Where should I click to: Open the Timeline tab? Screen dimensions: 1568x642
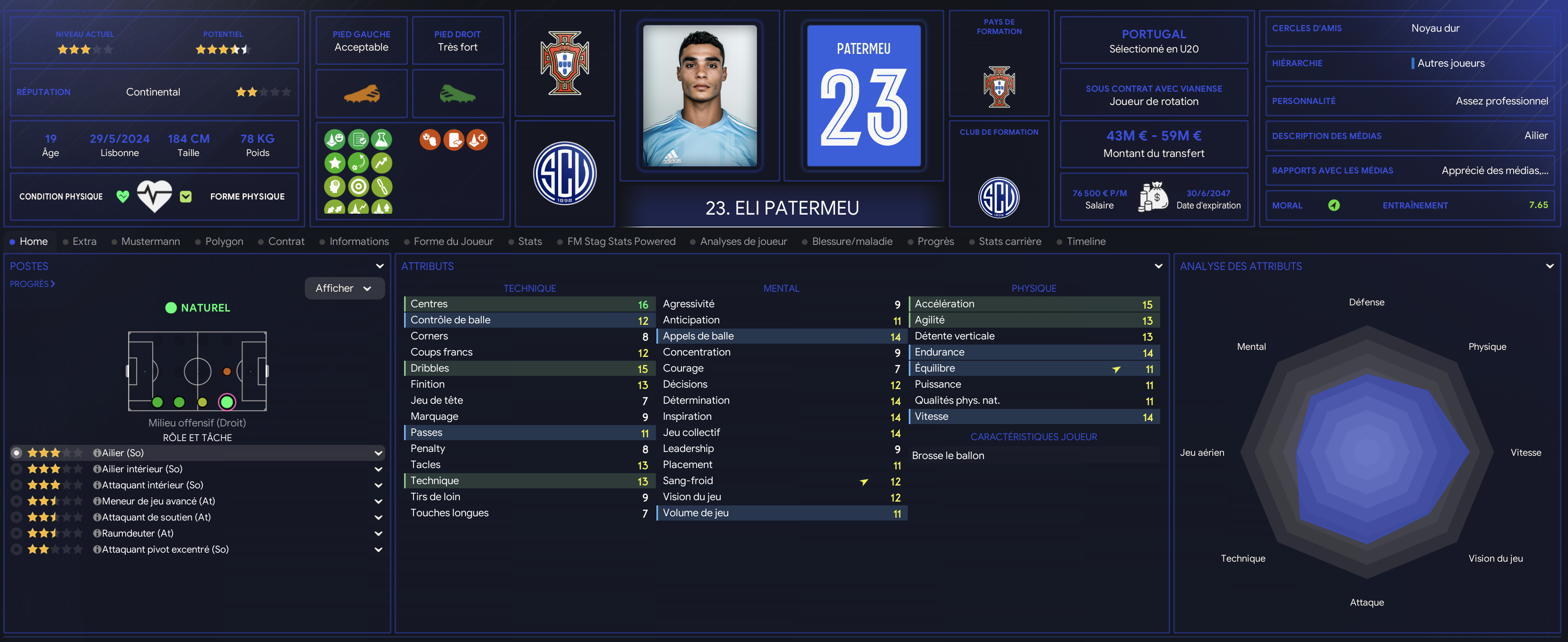coord(1086,241)
